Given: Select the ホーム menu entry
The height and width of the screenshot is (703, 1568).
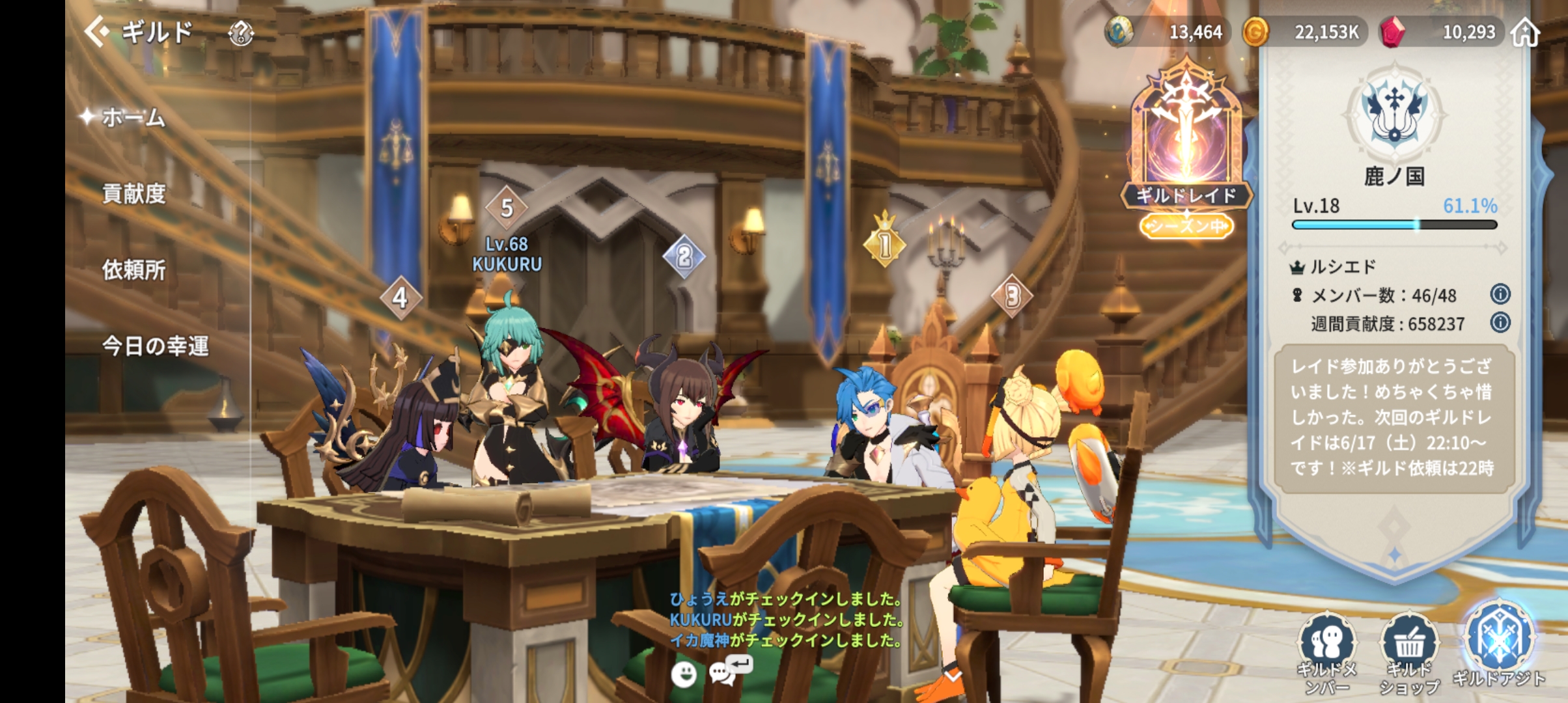Looking at the screenshot, I should [133, 118].
